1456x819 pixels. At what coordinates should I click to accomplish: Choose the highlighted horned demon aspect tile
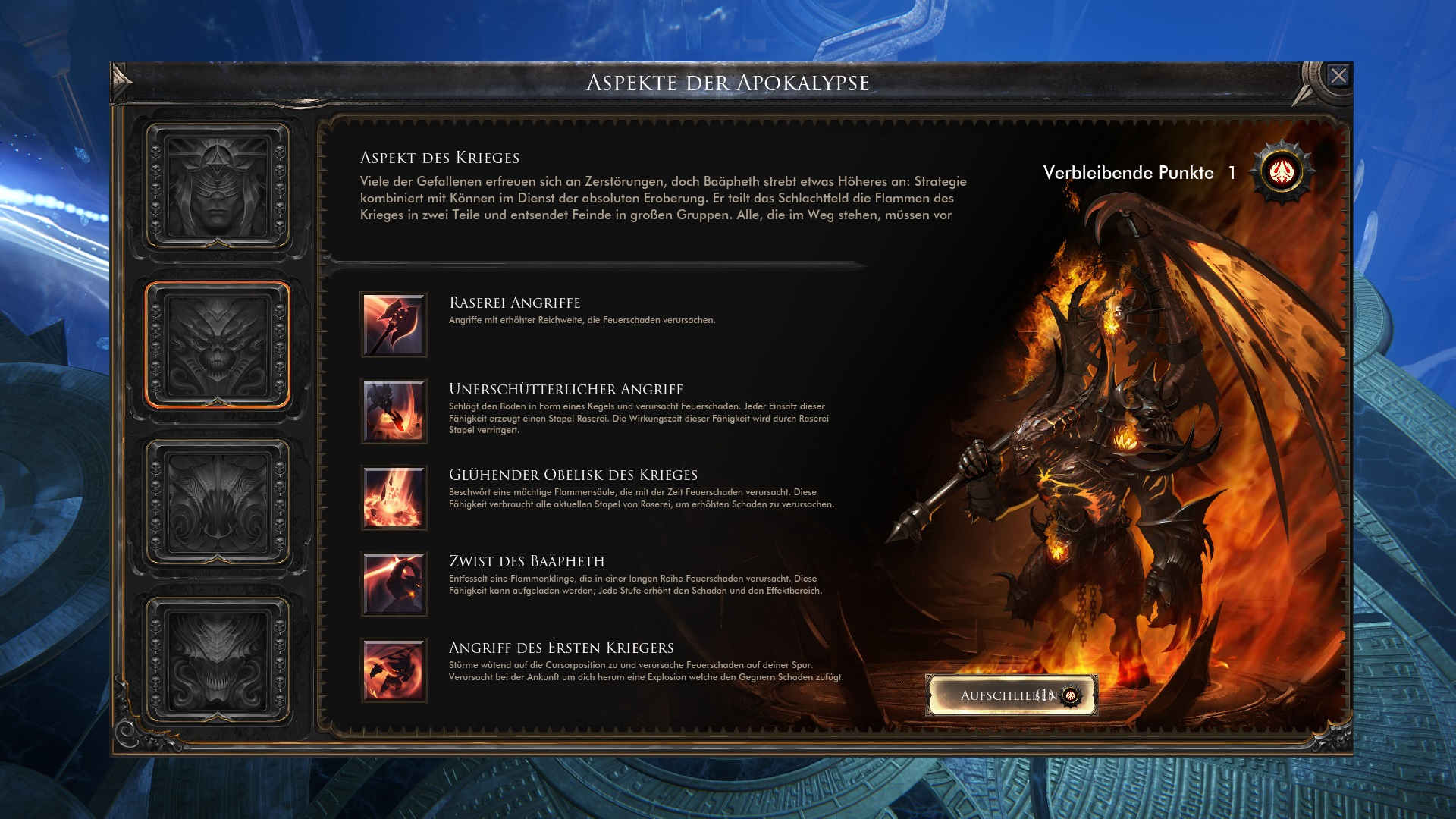218,345
